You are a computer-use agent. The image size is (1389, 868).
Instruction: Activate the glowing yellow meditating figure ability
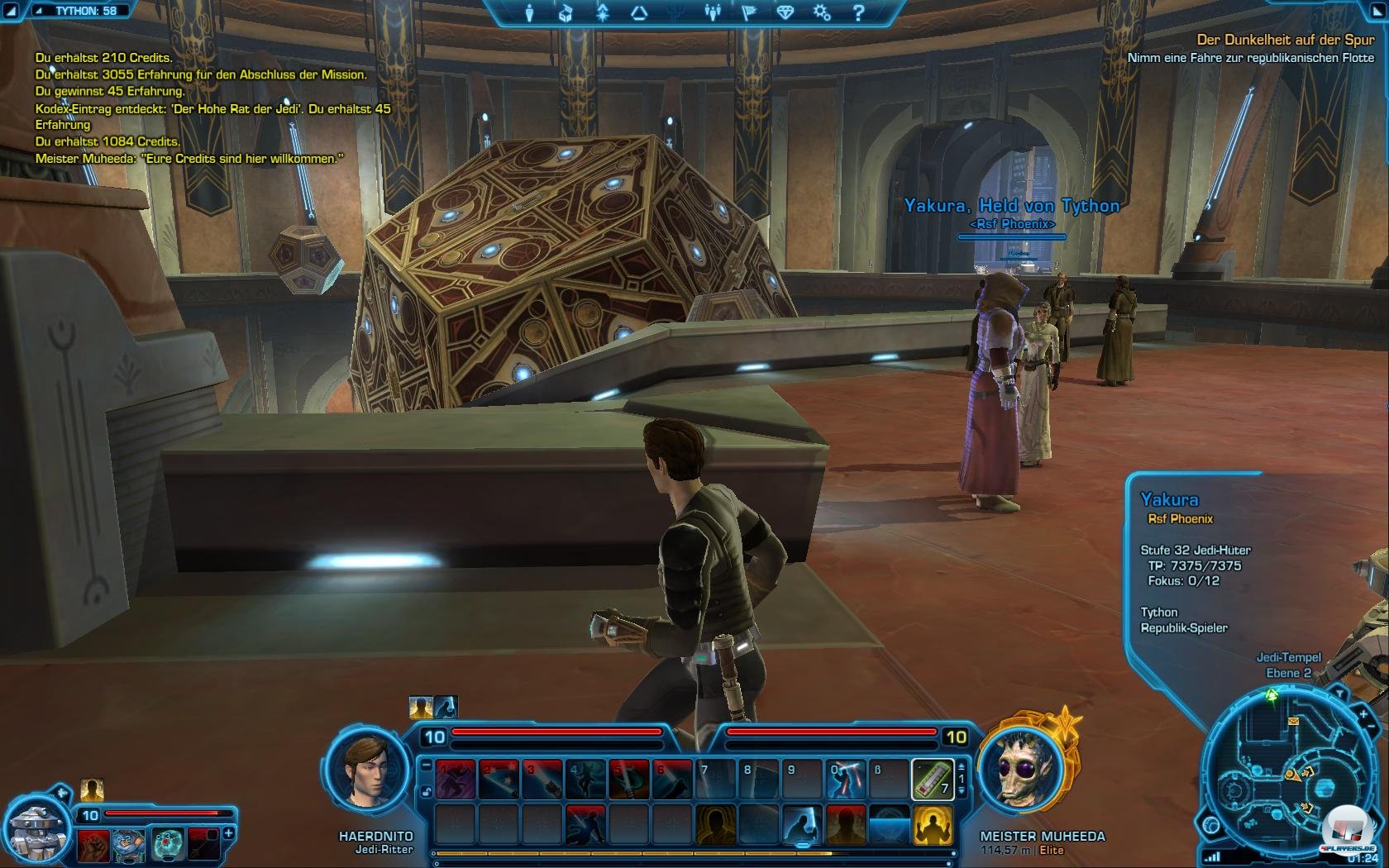click(x=933, y=825)
